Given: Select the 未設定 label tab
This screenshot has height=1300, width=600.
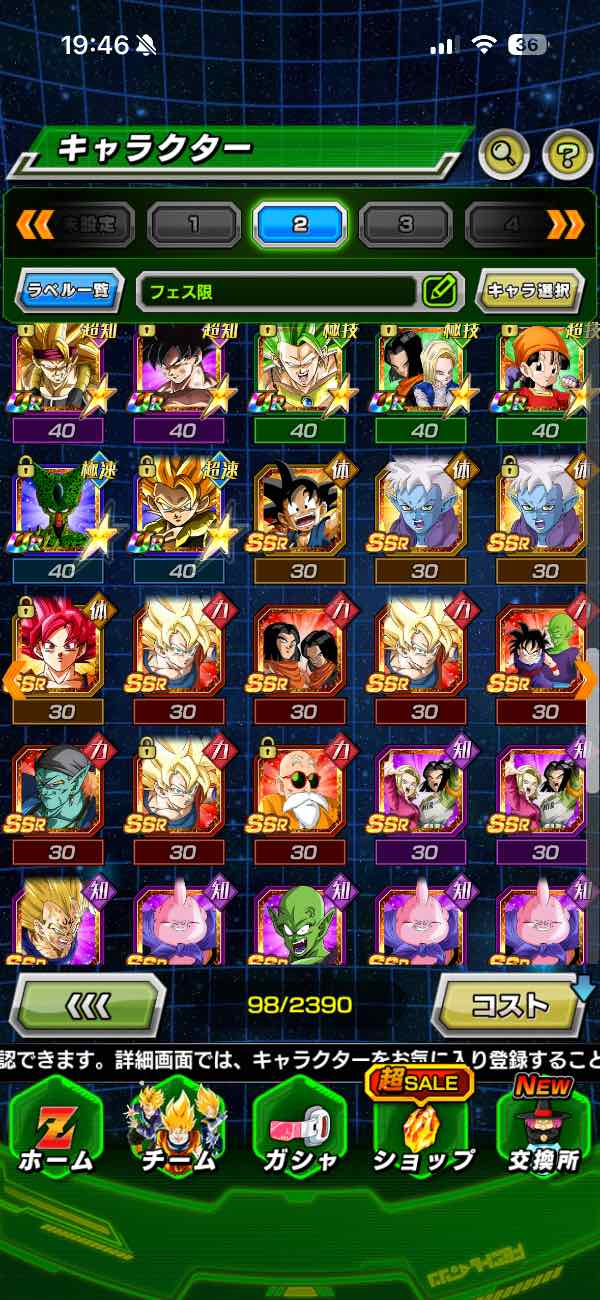Looking at the screenshot, I should [x=90, y=223].
